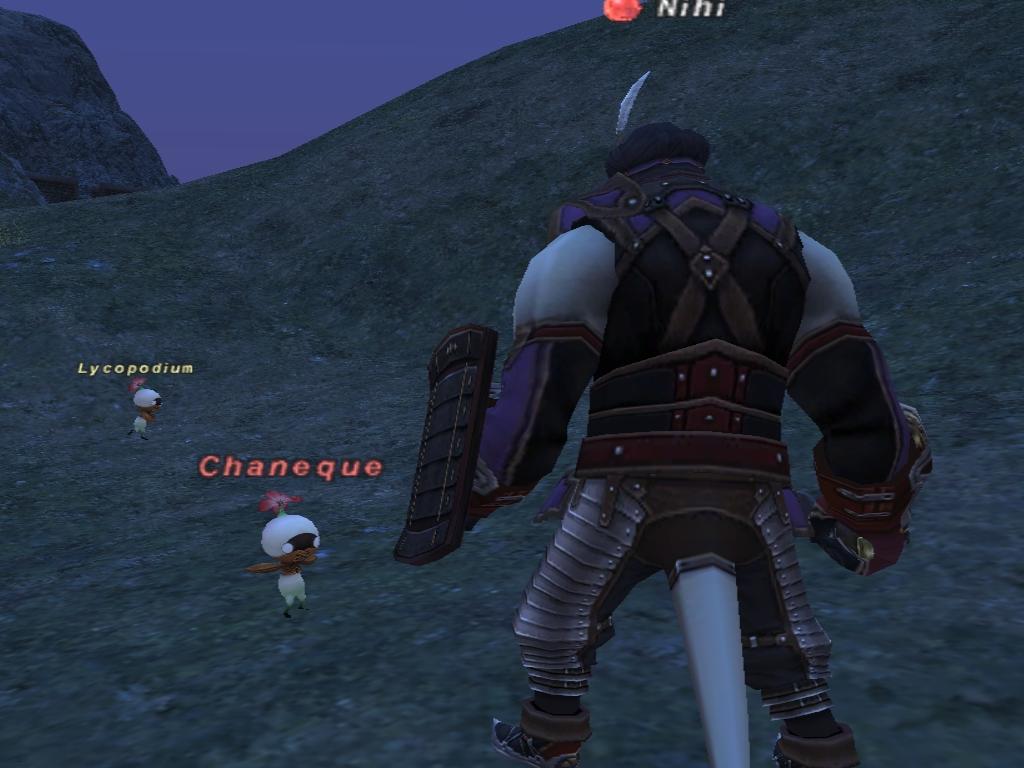Select the Chaneque enemy nameplate
1024x768 pixels.
(x=291, y=466)
